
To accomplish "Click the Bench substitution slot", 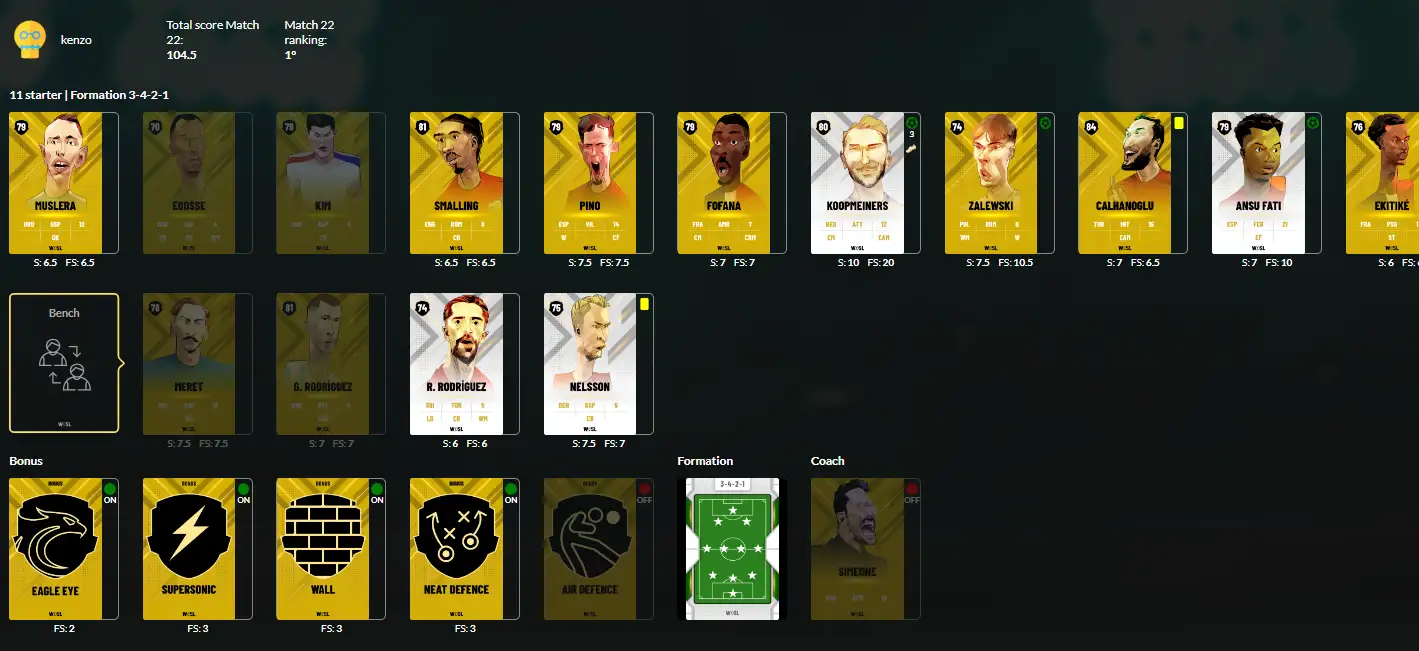I will [64, 363].
